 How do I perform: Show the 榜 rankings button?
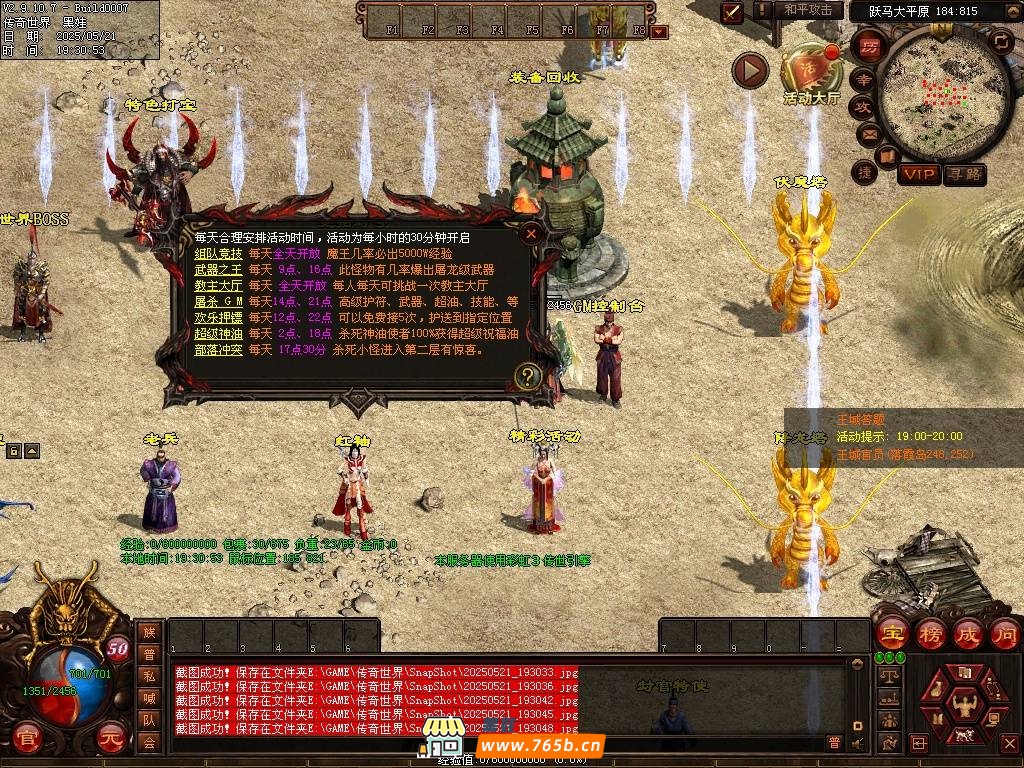(x=931, y=633)
